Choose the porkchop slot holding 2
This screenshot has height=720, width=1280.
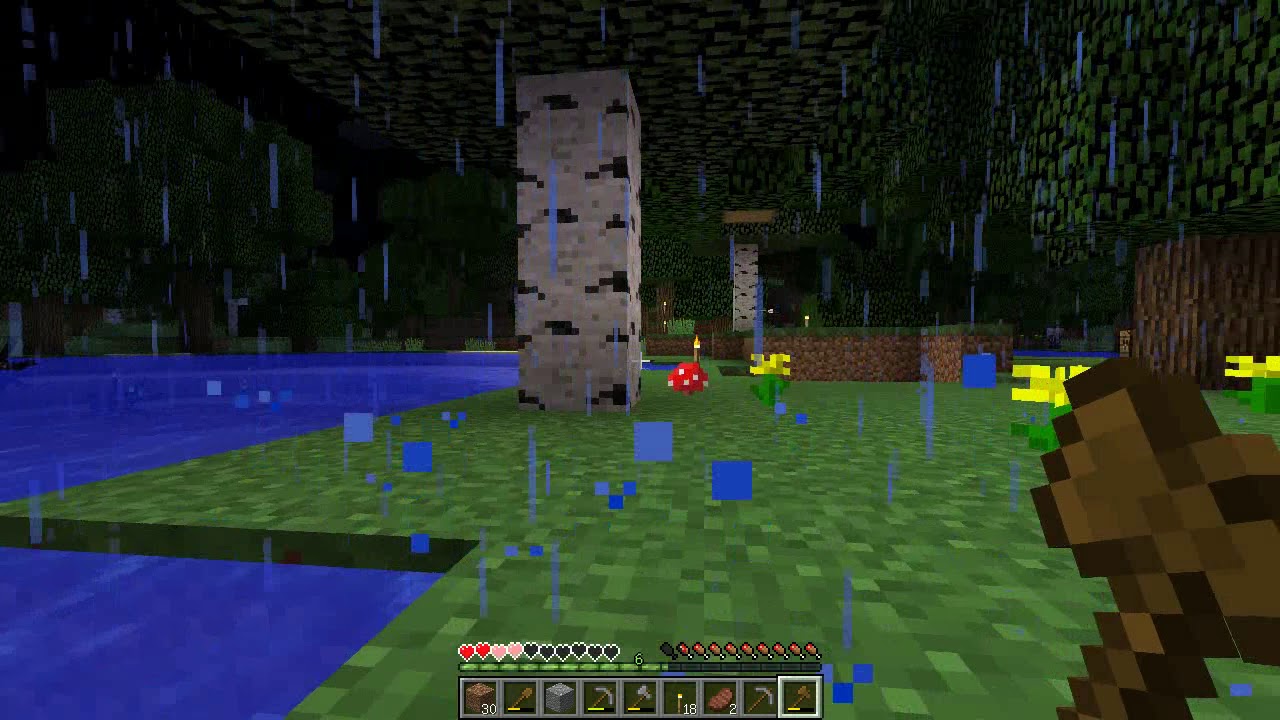click(x=720, y=697)
